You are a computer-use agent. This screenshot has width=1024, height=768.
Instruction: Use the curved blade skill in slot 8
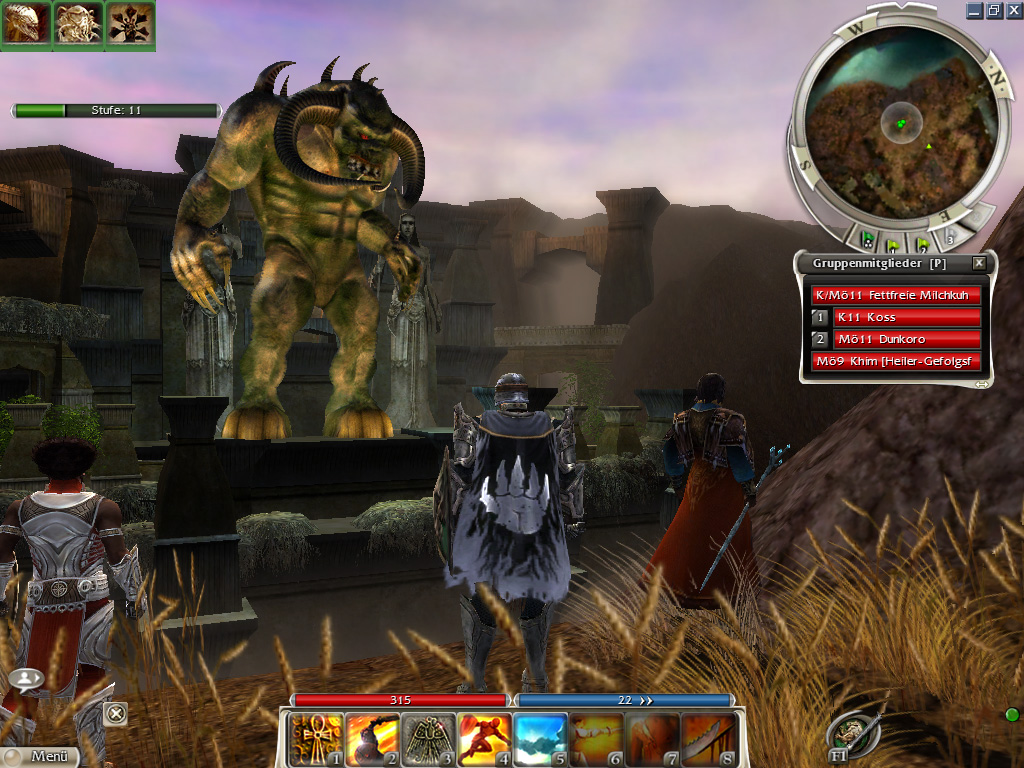pyautogui.click(x=709, y=739)
